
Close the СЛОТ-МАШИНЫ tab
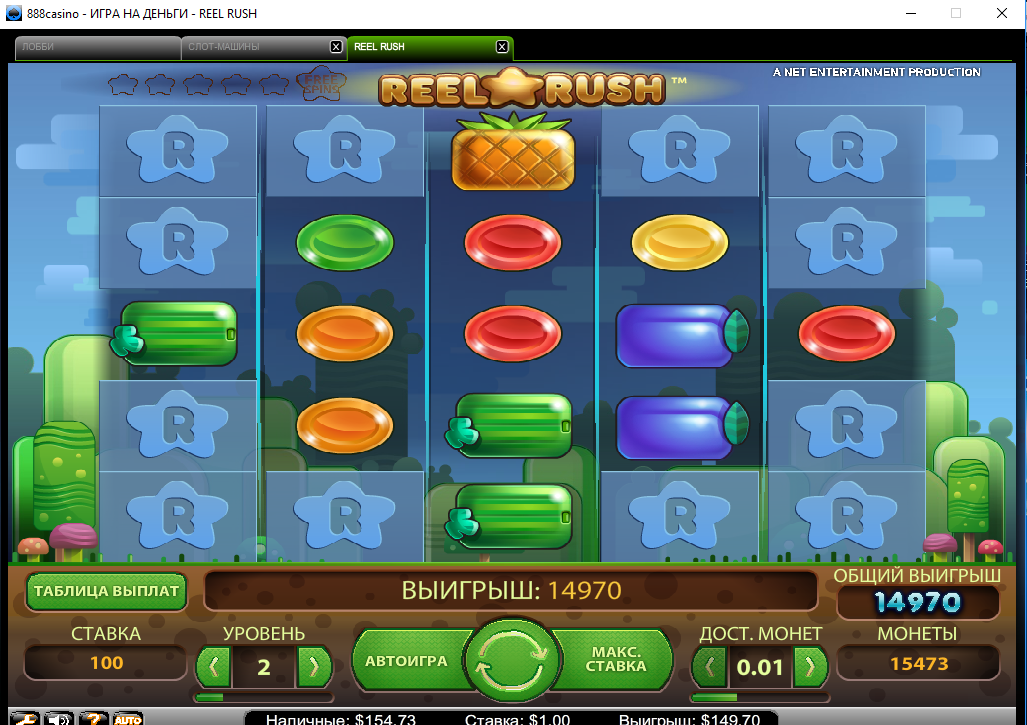(x=336, y=47)
